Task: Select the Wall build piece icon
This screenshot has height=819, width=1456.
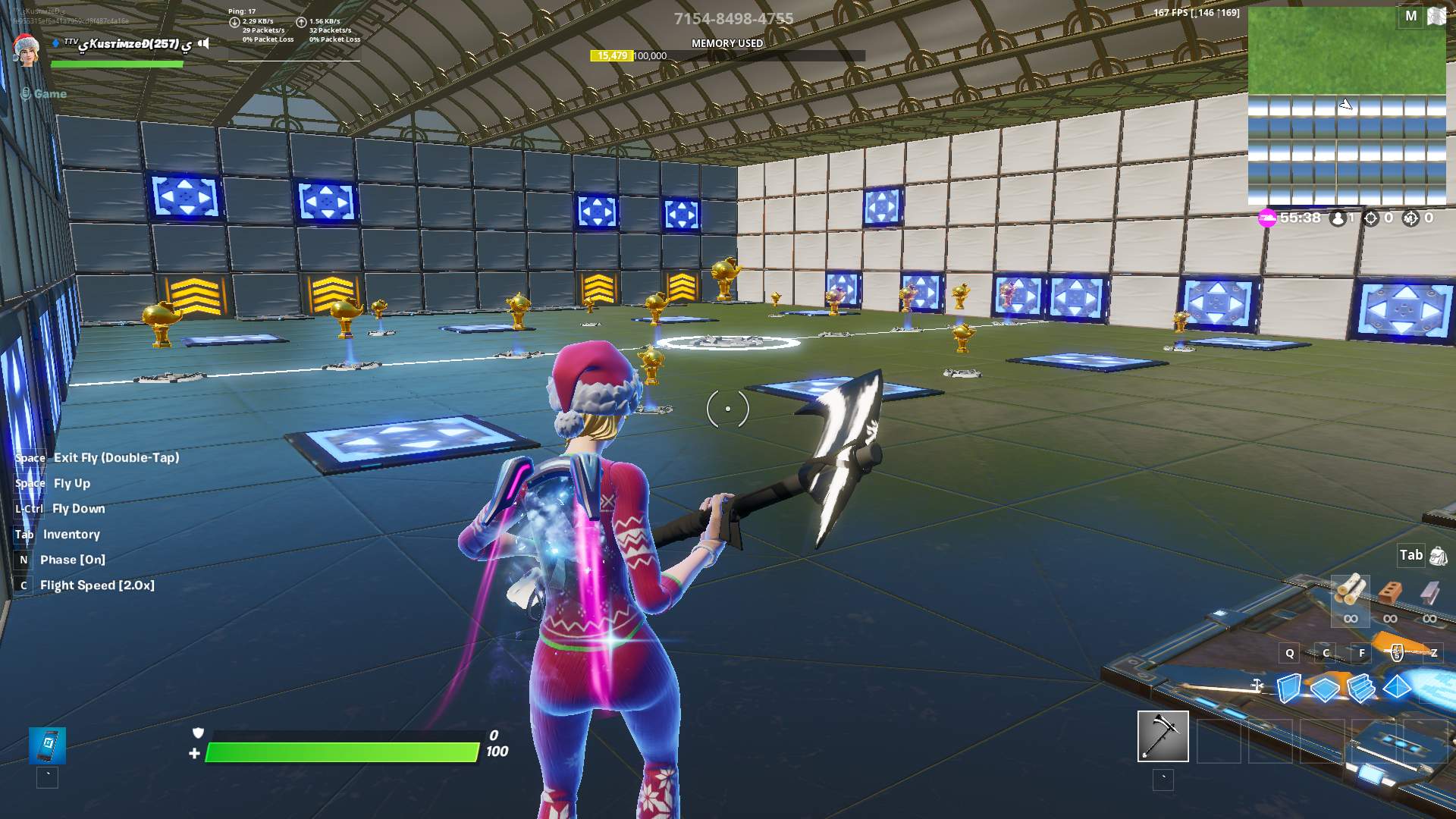Action: point(1288,689)
